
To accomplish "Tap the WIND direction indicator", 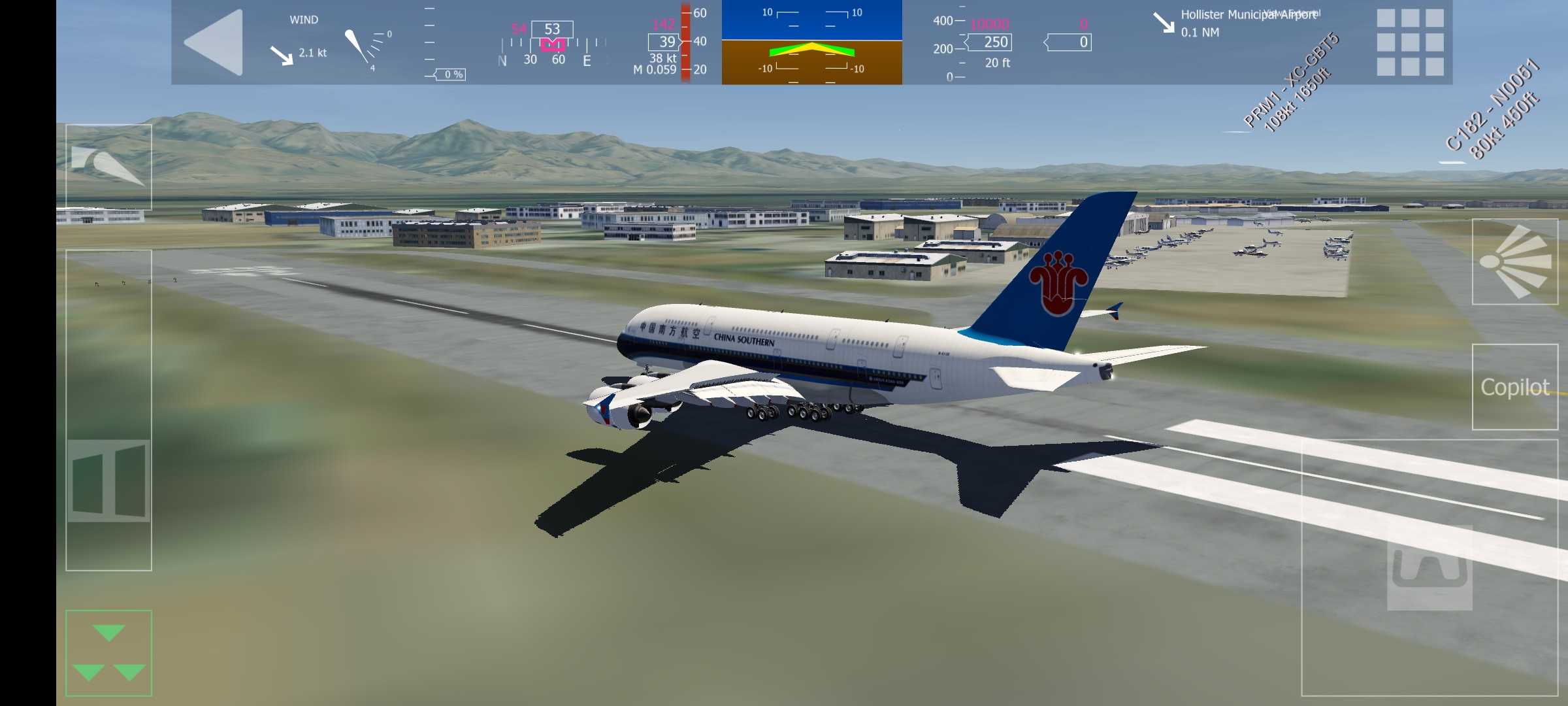I will [304, 42].
